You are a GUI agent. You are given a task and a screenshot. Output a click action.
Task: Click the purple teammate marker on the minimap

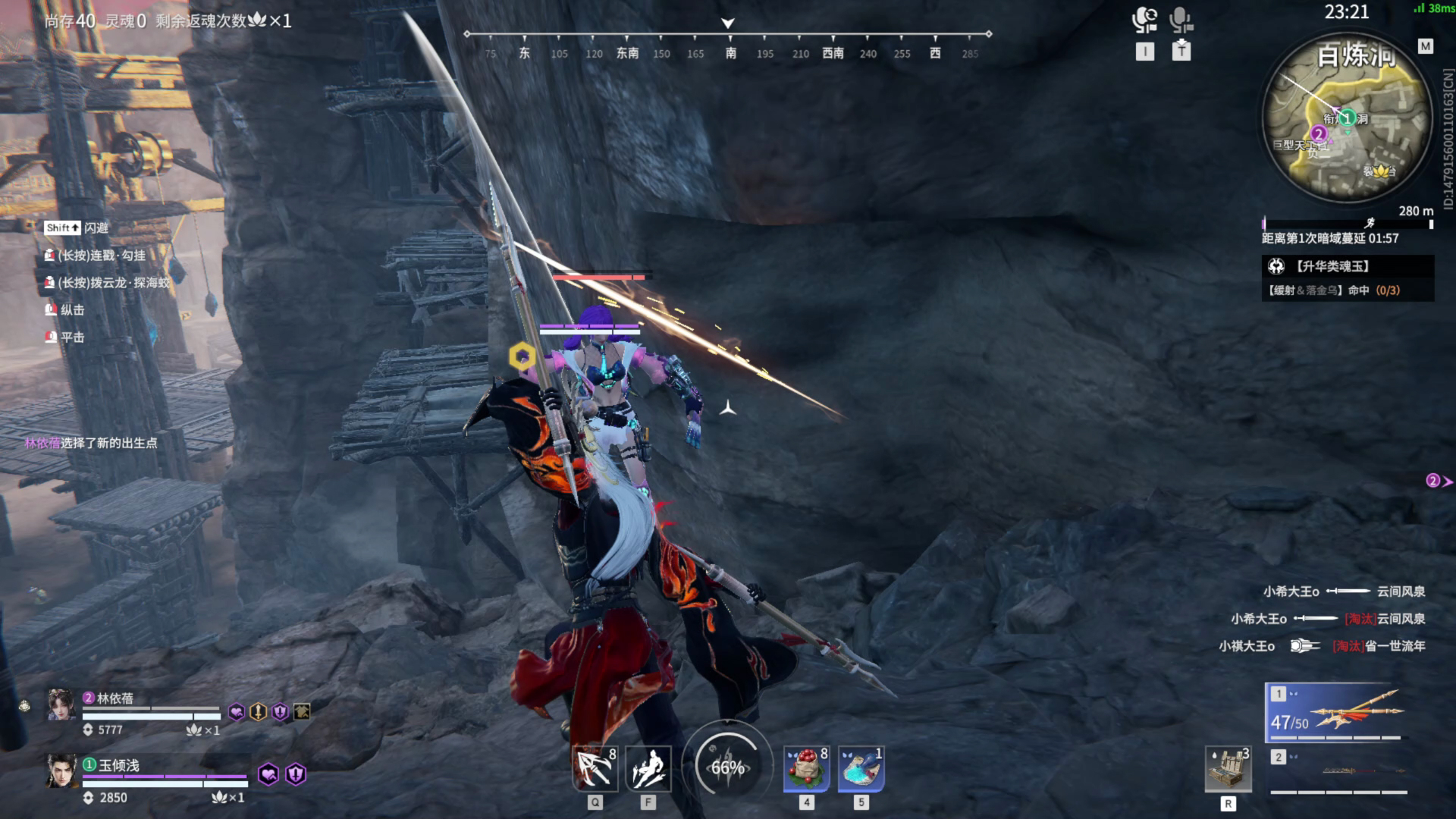(1319, 134)
